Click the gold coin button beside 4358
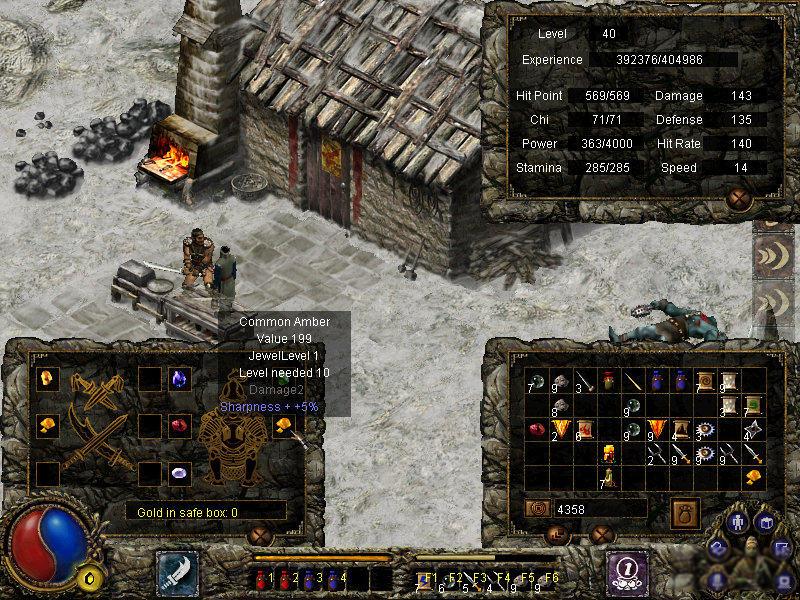The image size is (800, 600). tap(536, 509)
